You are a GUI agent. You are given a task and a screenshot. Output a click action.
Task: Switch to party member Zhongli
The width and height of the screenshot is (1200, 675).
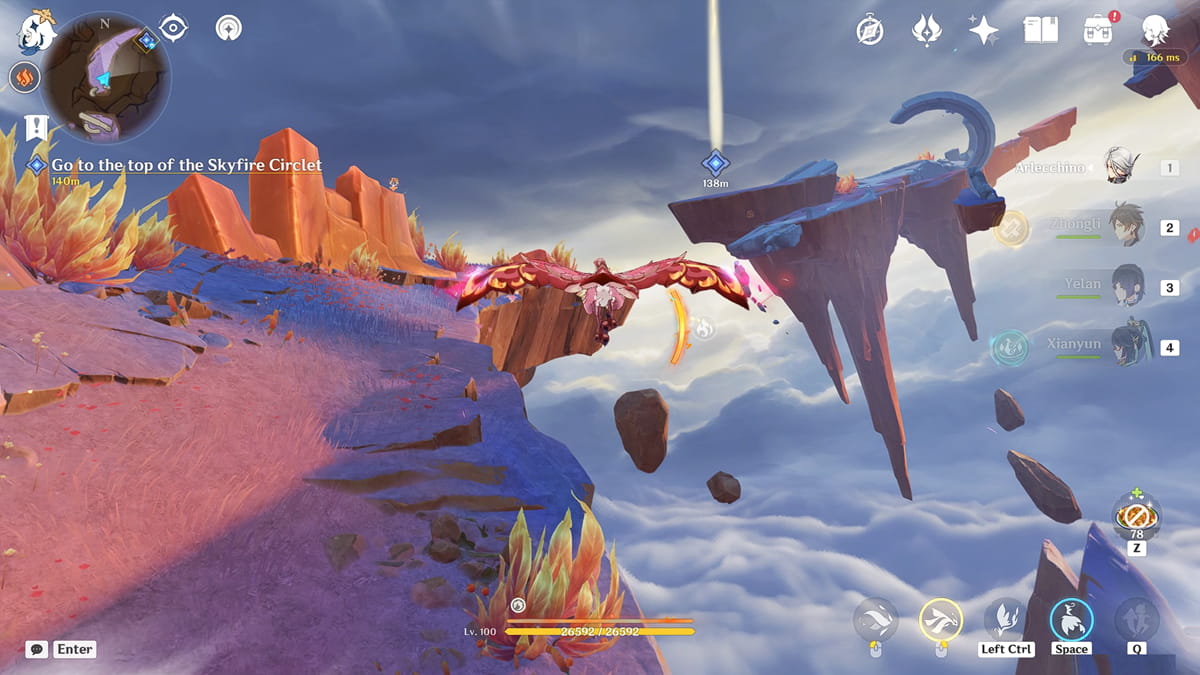click(x=1125, y=227)
